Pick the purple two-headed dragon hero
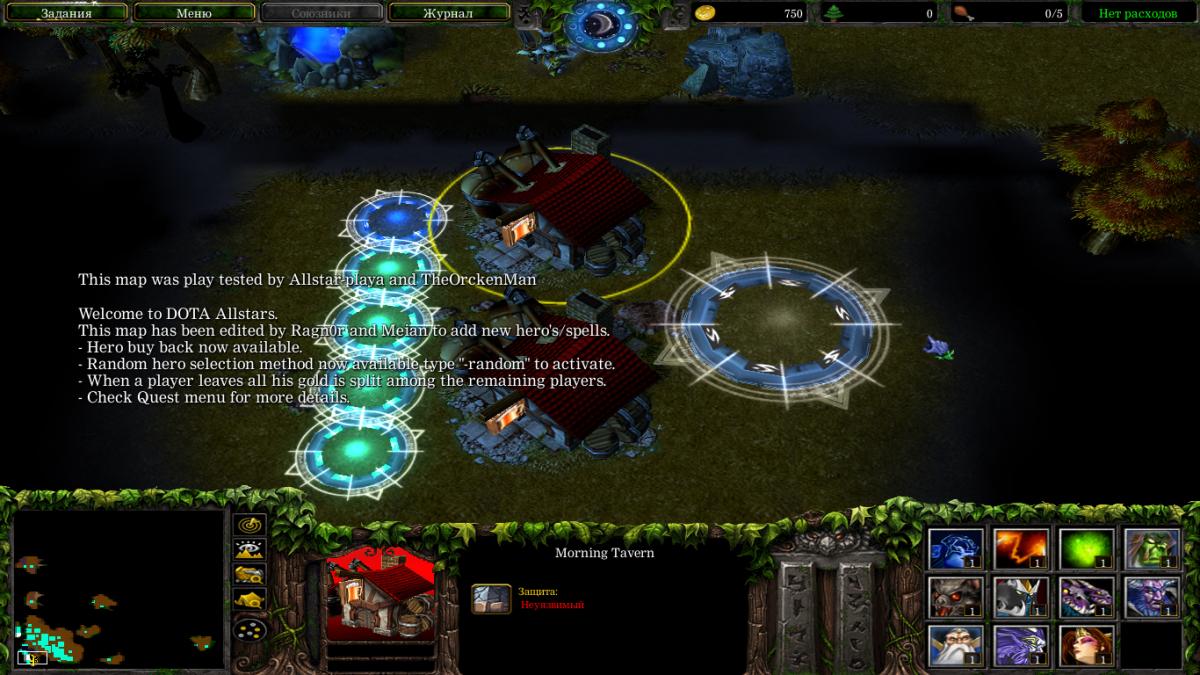The height and width of the screenshot is (675, 1200). [1086, 598]
